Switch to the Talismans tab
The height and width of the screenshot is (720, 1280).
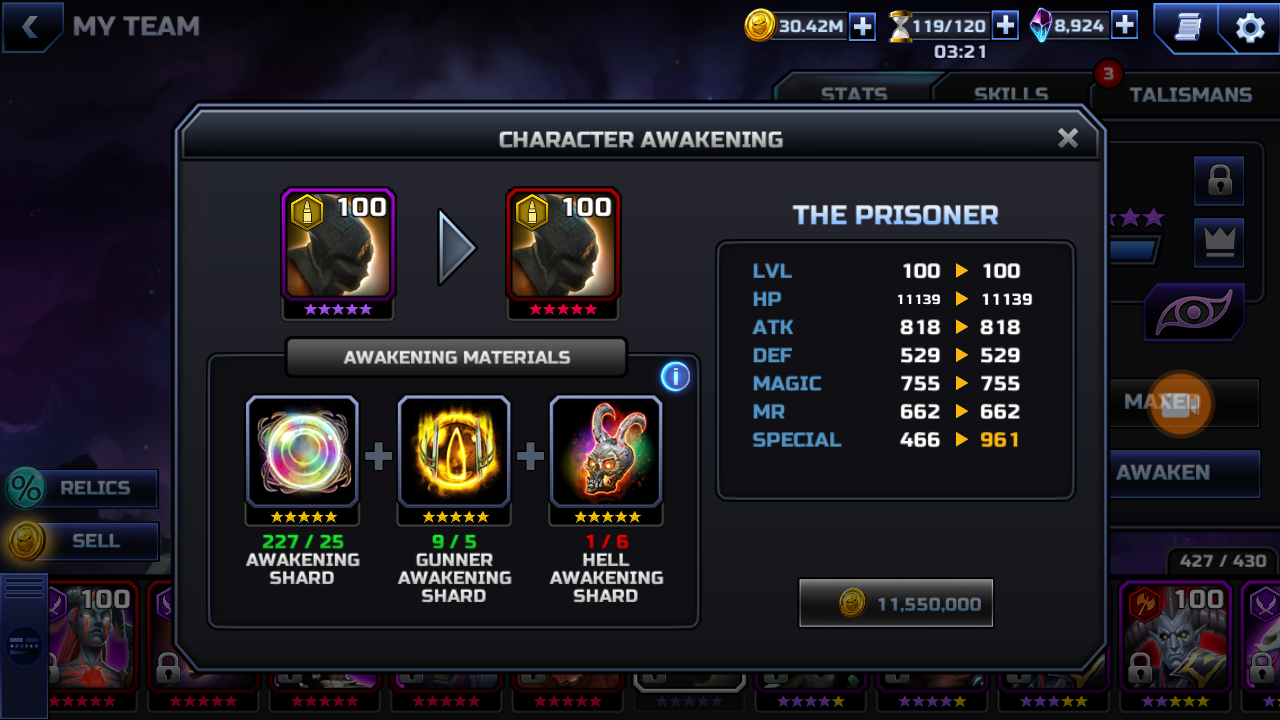tap(1190, 94)
